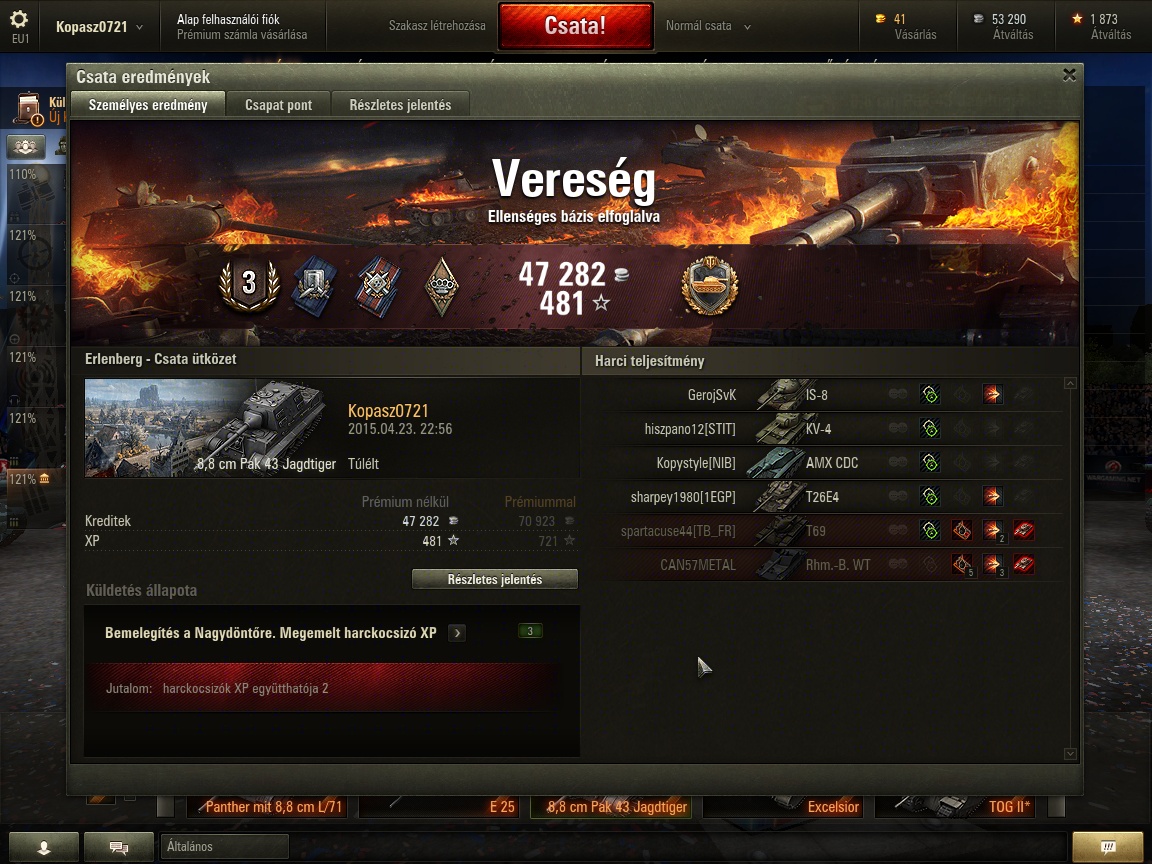Open the settings gear menu
Viewport: 1152px width, 864px height.
[20, 20]
